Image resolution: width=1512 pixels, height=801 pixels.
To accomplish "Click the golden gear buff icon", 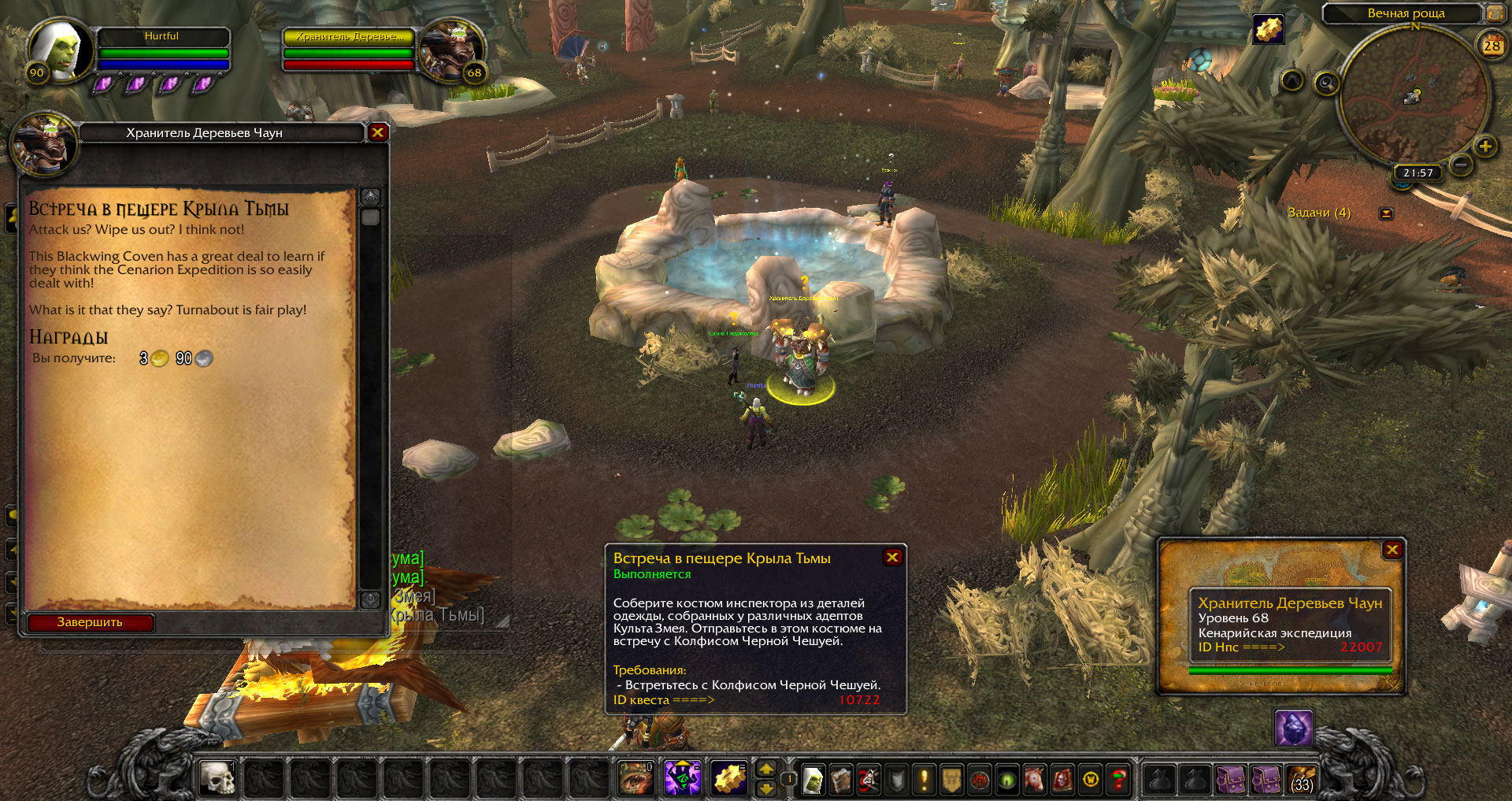I will (x=1268, y=30).
